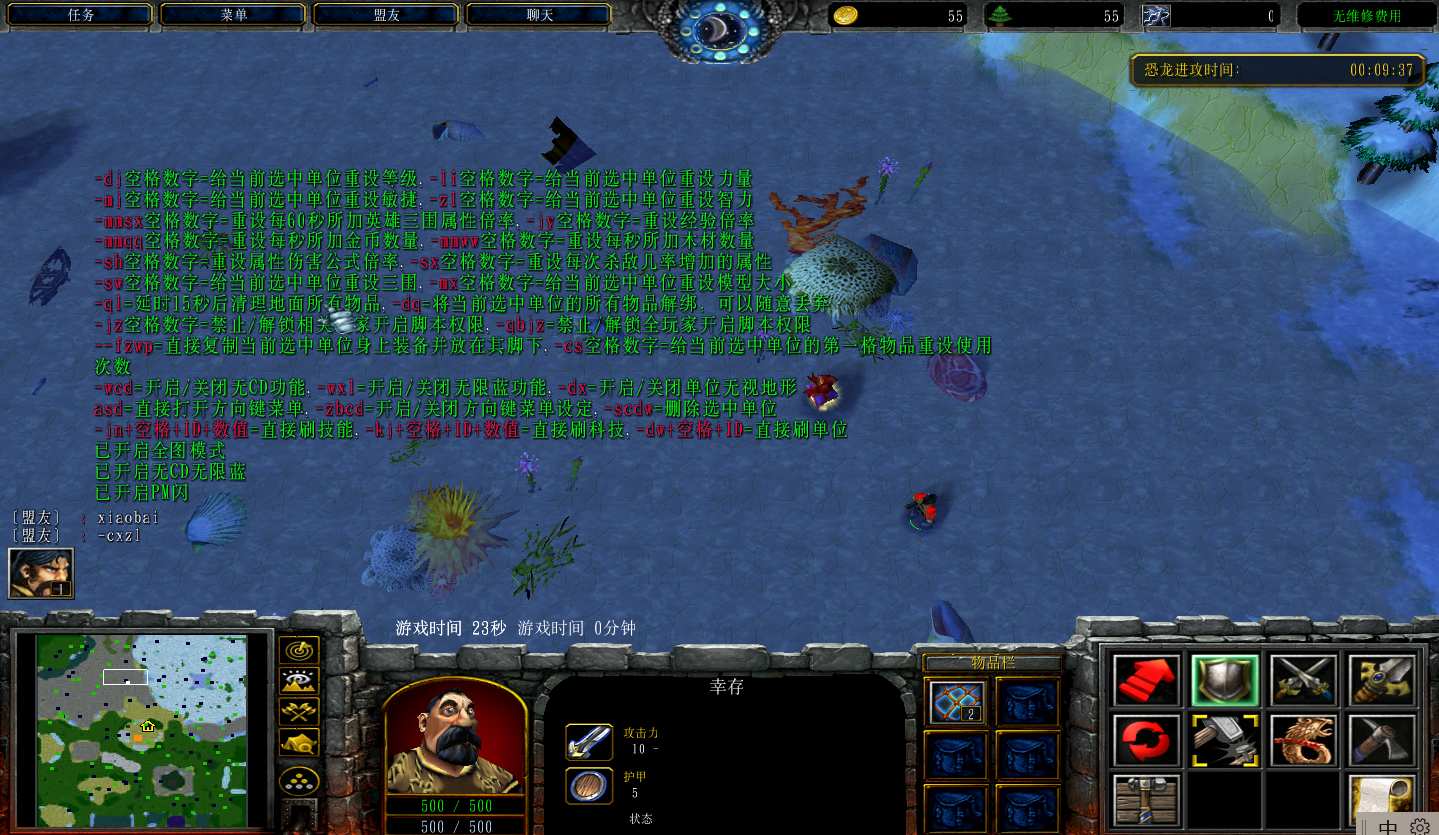Viewport: 1439px width, 835px height.
Task: Open the 聊天 chat log
Action: 540,15
